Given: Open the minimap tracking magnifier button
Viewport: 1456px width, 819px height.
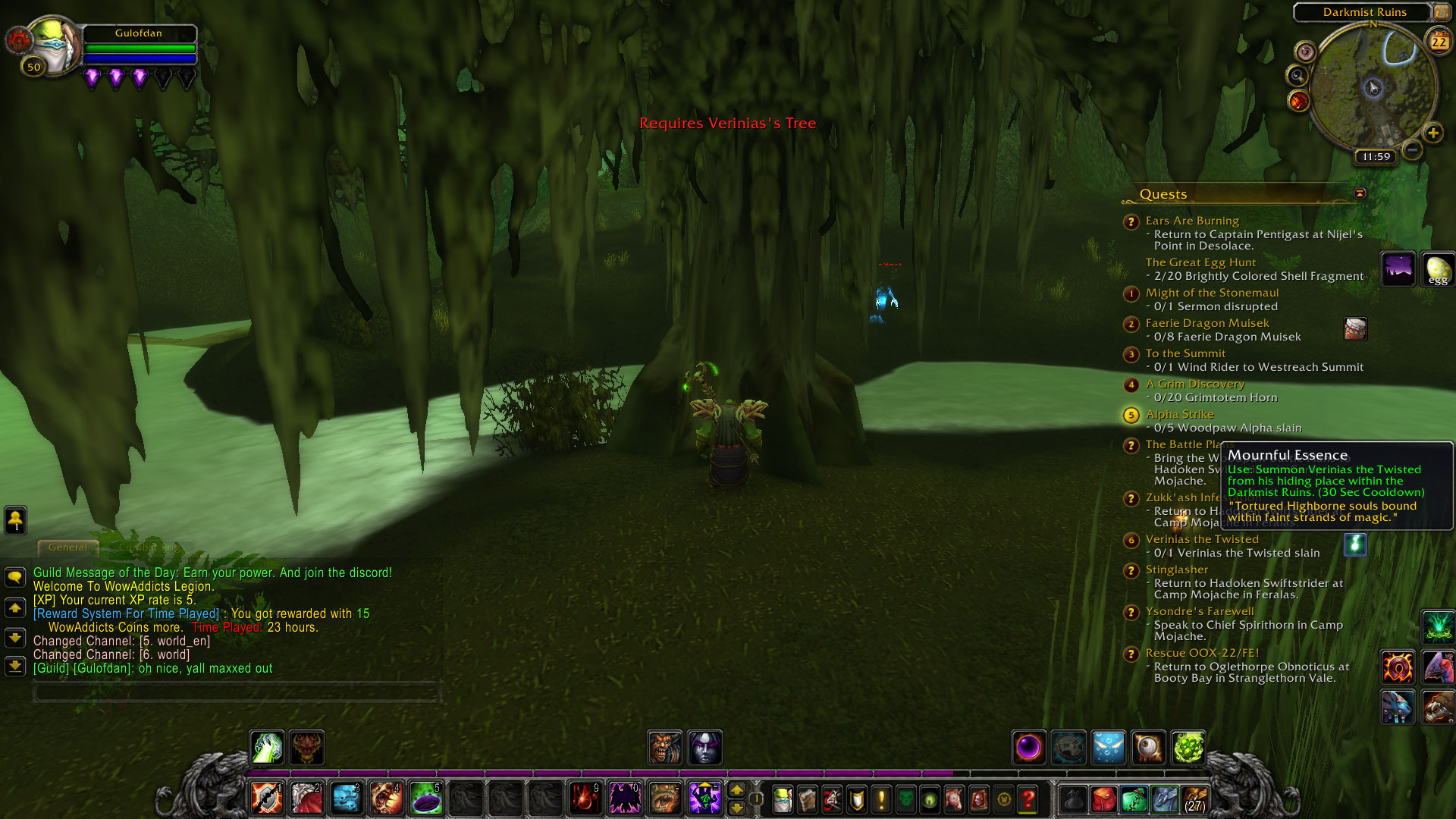Looking at the screenshot, I should [1298, 76].
